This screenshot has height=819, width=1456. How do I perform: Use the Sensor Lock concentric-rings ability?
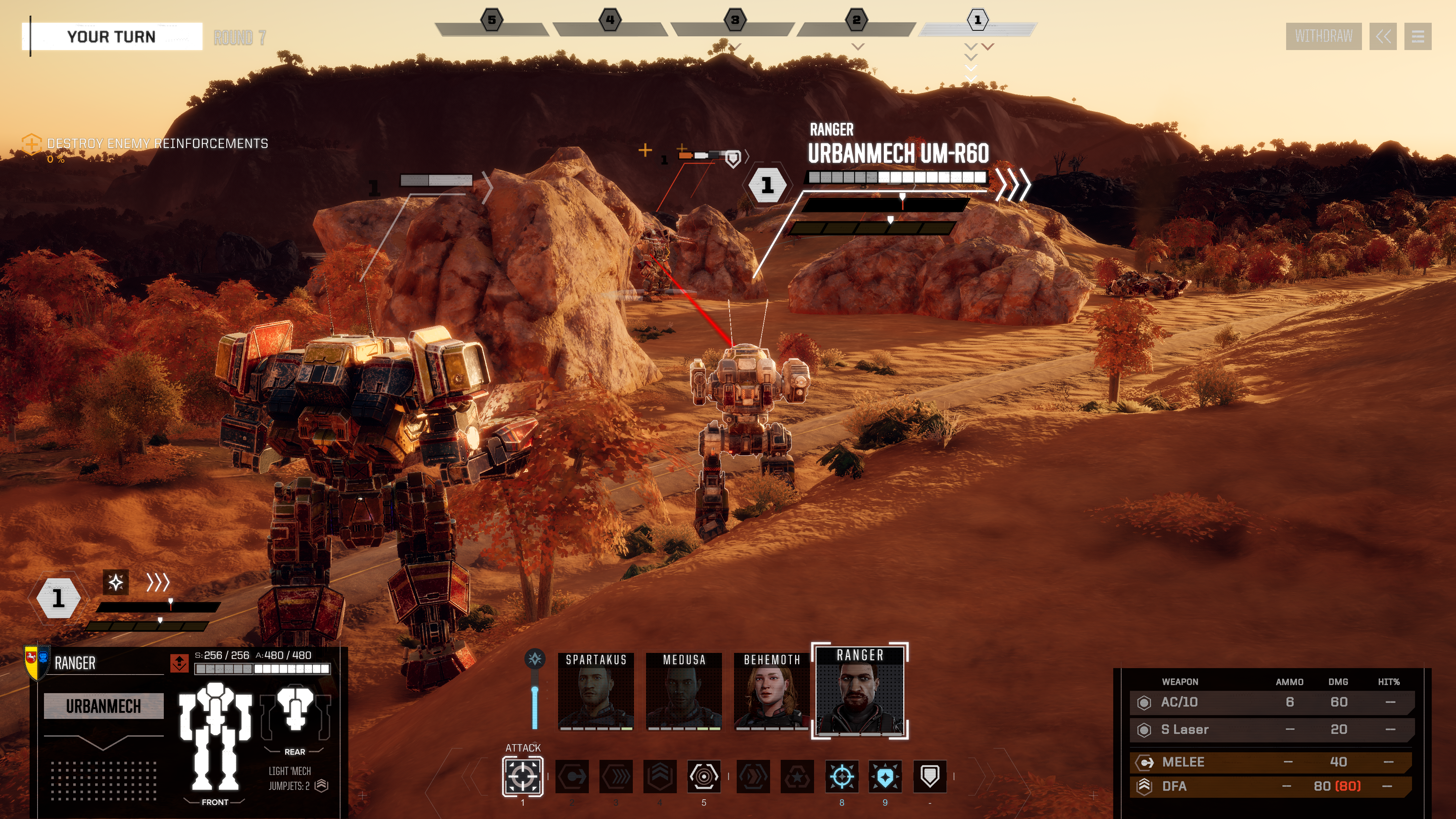pyautogui.click(x=704, y=777)
